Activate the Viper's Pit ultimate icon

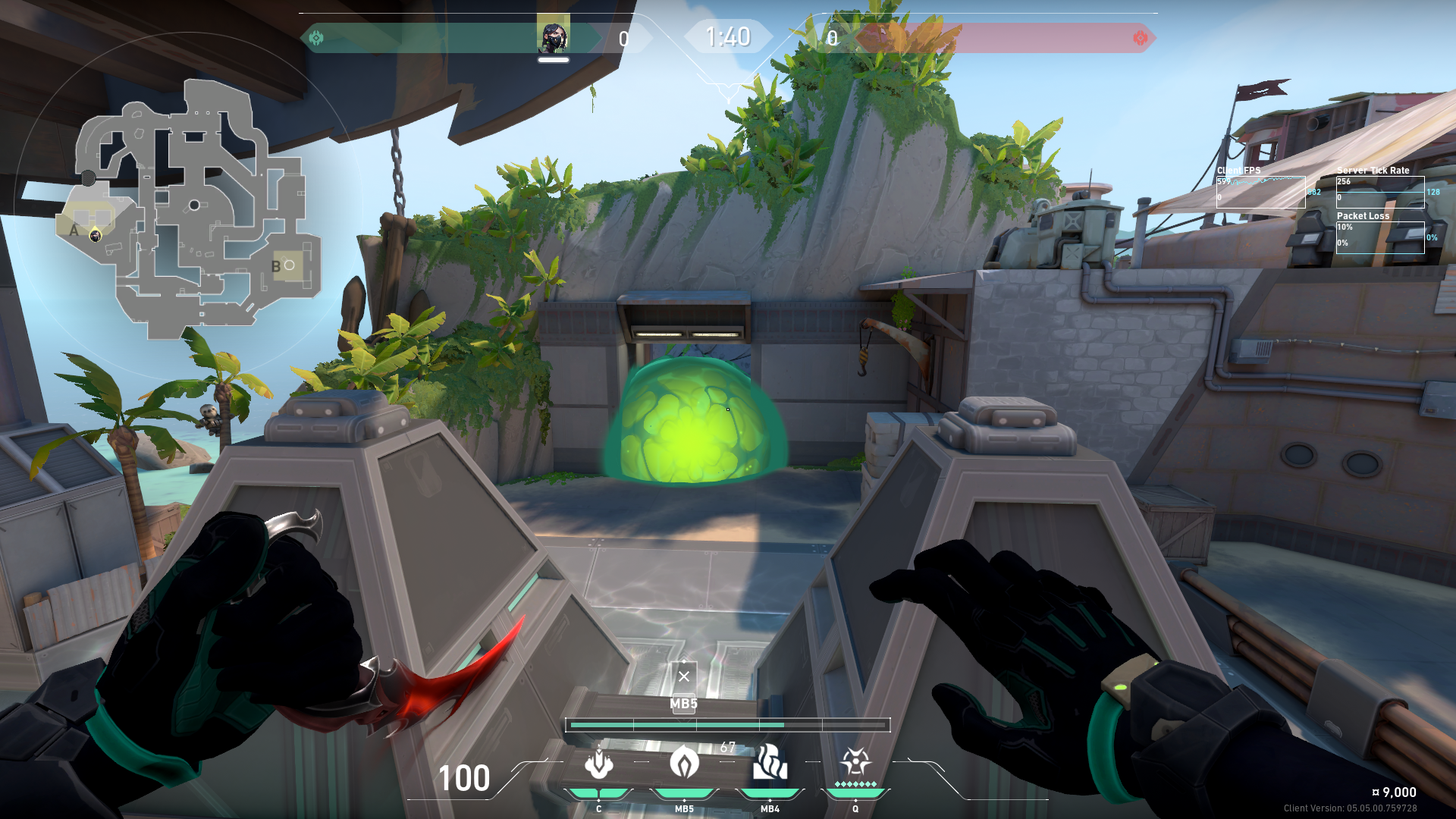click(855, 761)
